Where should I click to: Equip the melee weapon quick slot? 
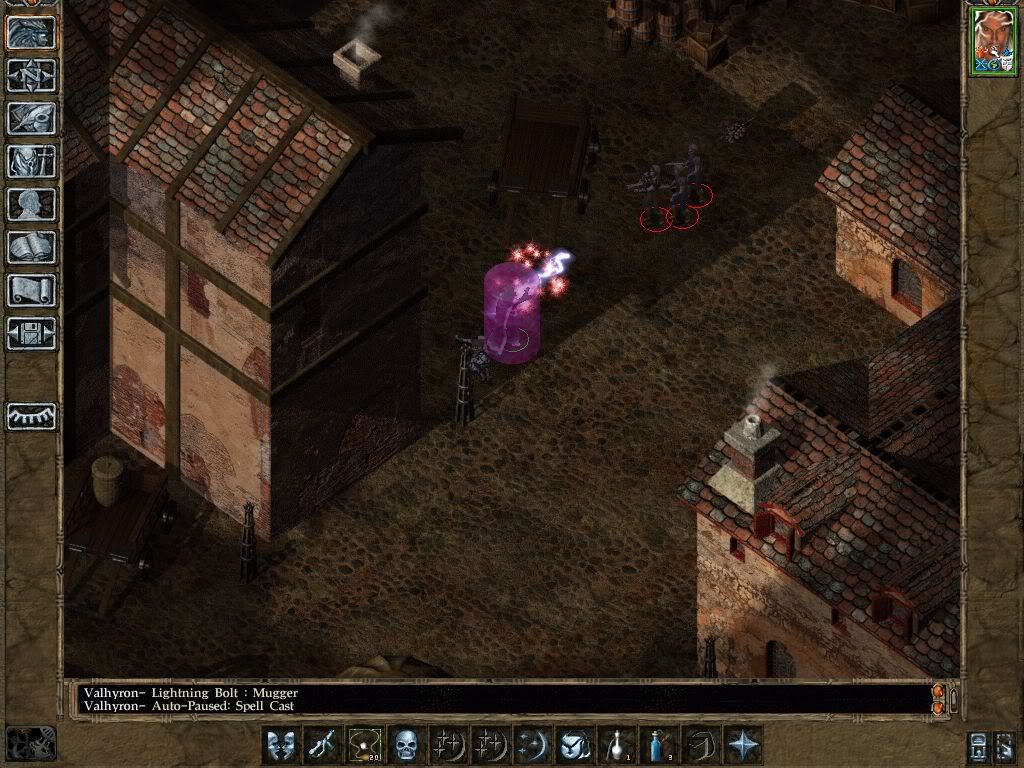pyautogui.click(x=321, y=745)
